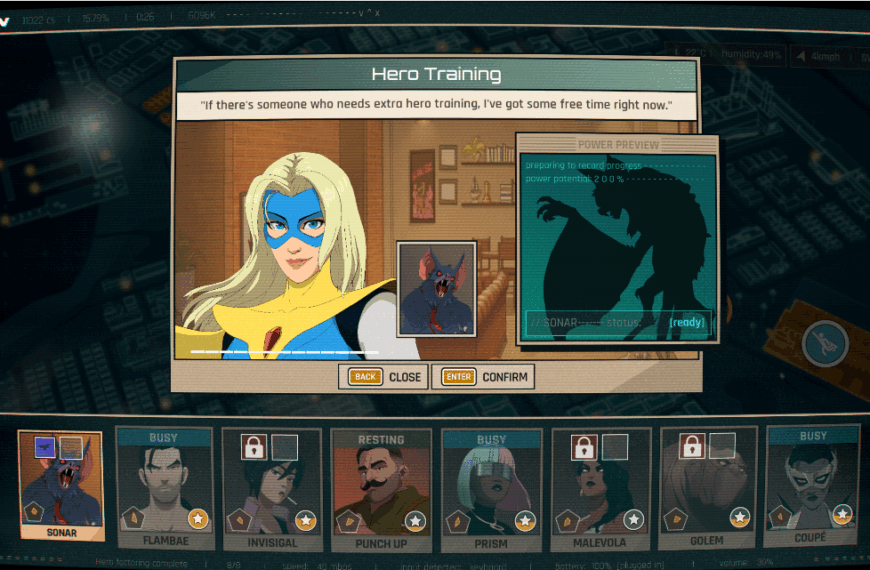Click the round blue icon beside the panel

pyautogui.click(x=825, y=344)
